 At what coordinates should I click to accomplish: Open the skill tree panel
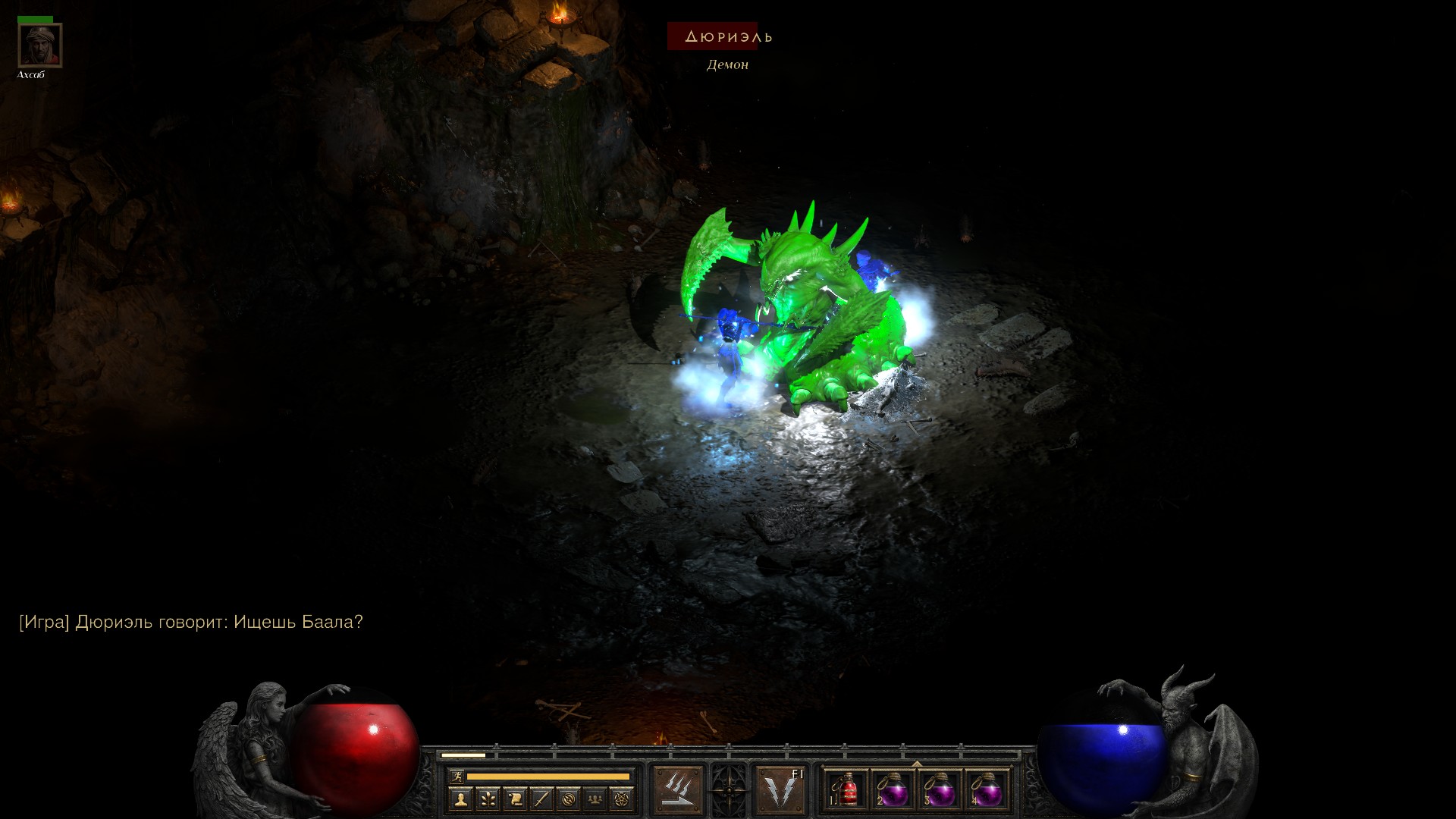tap(488, 799)
